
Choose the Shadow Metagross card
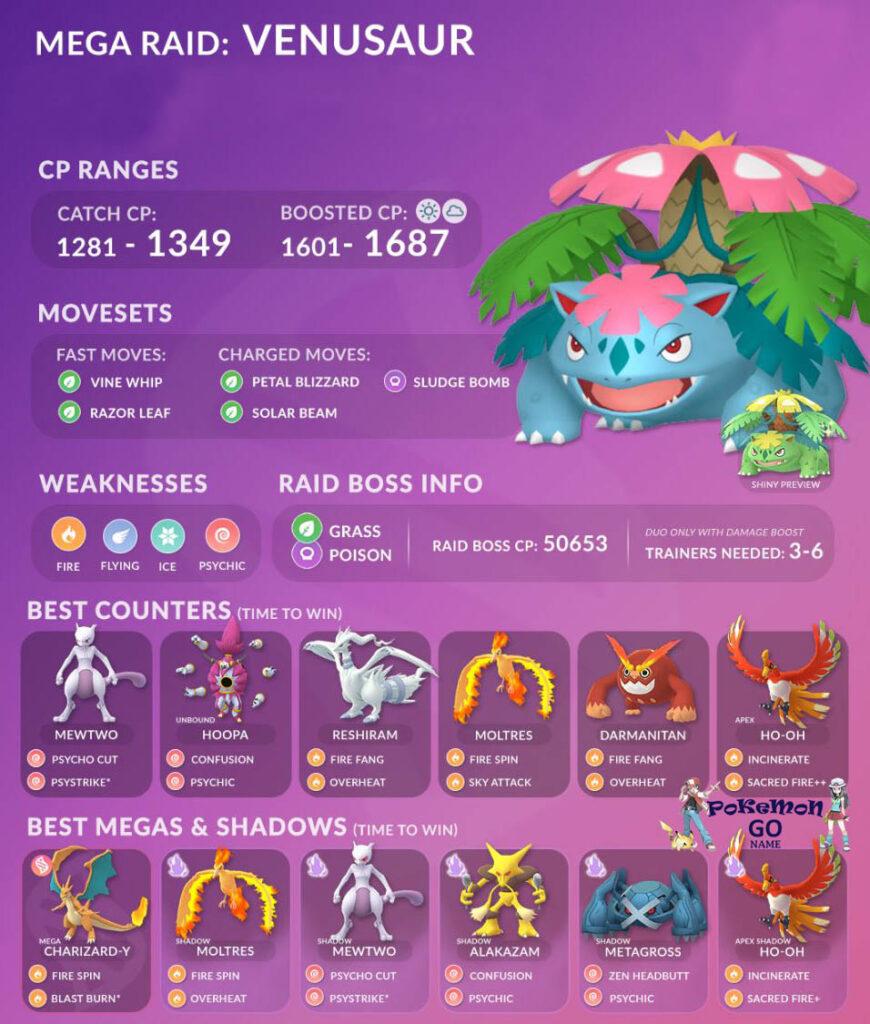coord(643,928)
